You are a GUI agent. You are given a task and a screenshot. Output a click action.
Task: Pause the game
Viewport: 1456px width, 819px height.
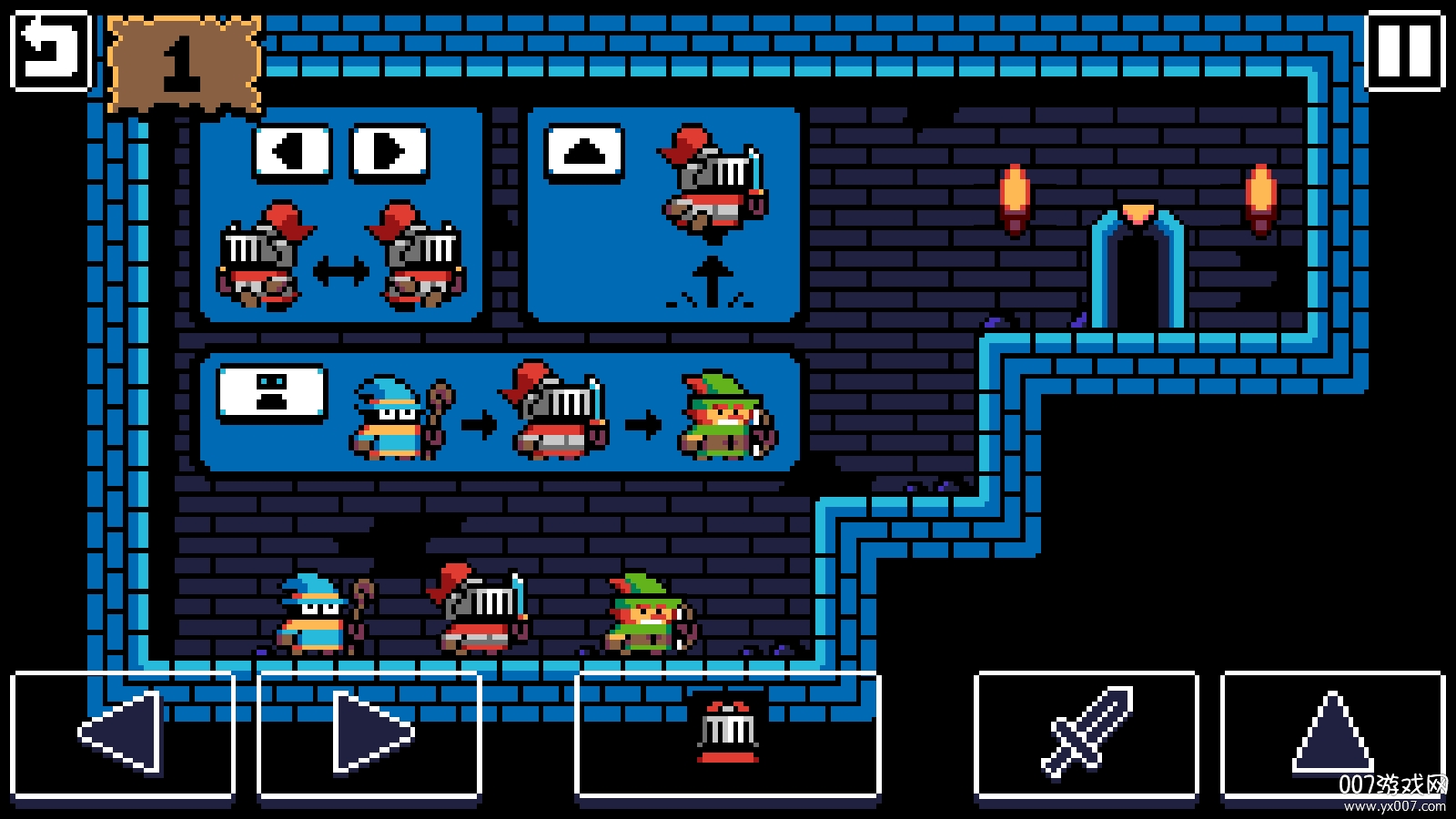tap(1405, 51)
